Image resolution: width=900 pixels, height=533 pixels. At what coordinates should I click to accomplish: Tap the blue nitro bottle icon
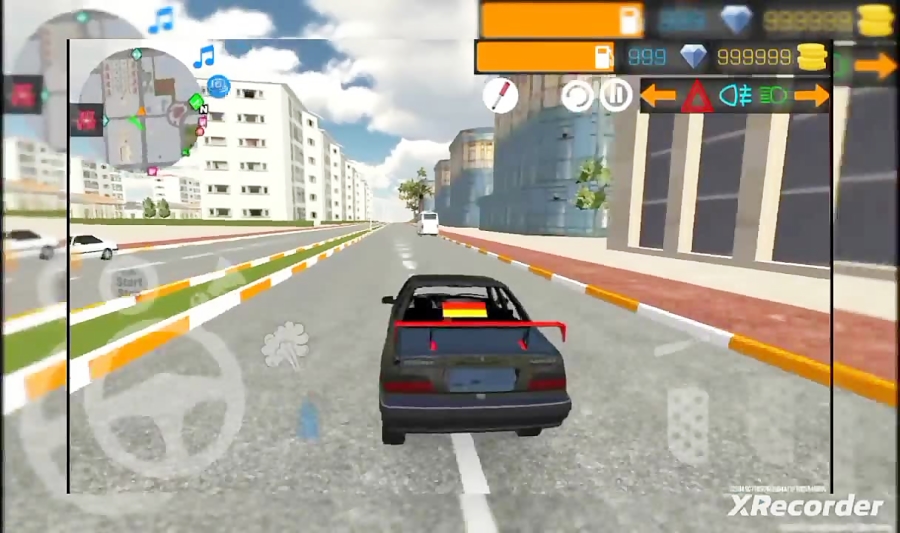point(310,420)
